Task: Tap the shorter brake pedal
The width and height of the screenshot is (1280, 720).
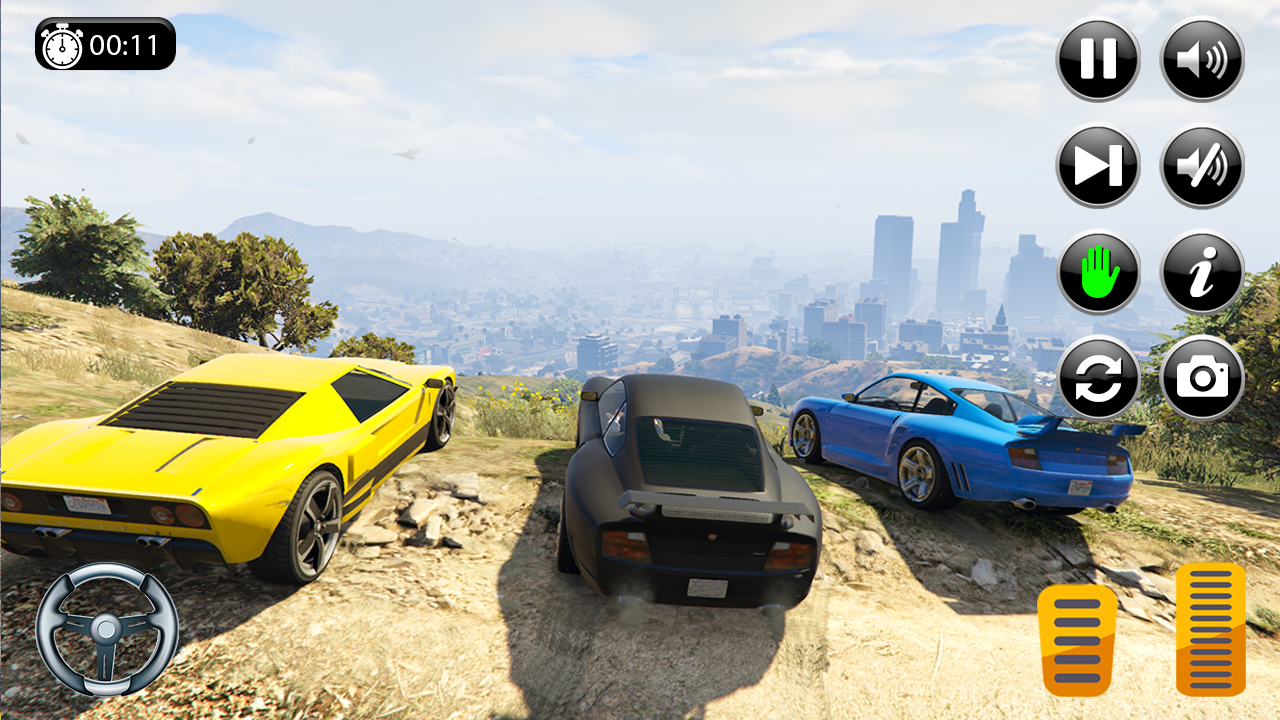Action: tap(1077, 640)
